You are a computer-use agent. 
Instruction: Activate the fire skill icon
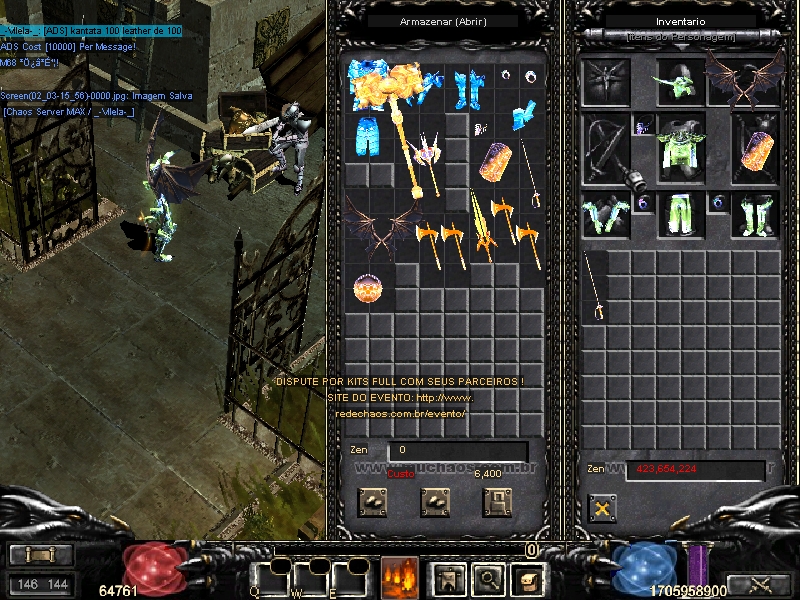pos(399,577)
